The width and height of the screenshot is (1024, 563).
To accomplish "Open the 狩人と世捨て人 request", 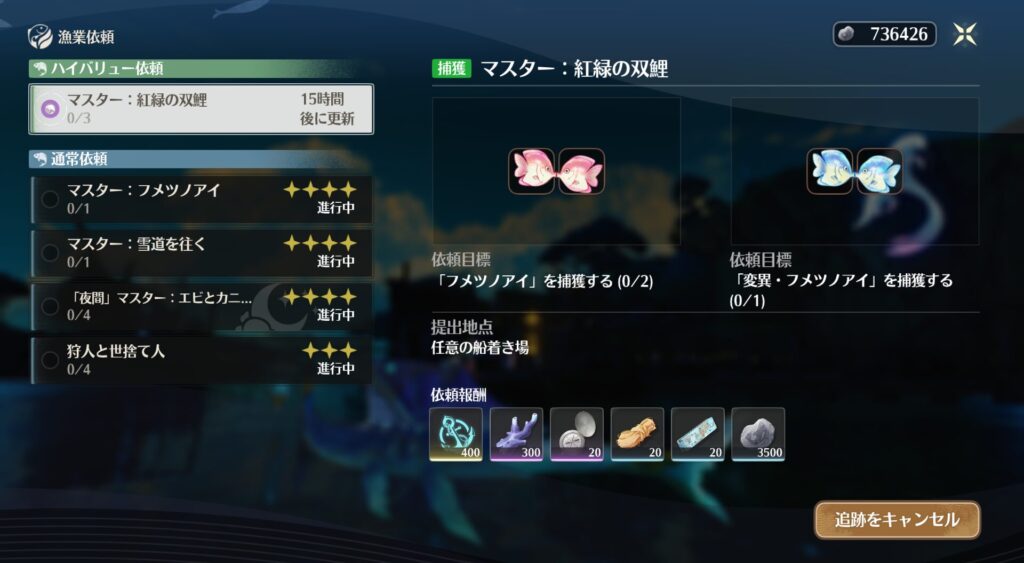I will pyautogui.click(x=202, y=359).
